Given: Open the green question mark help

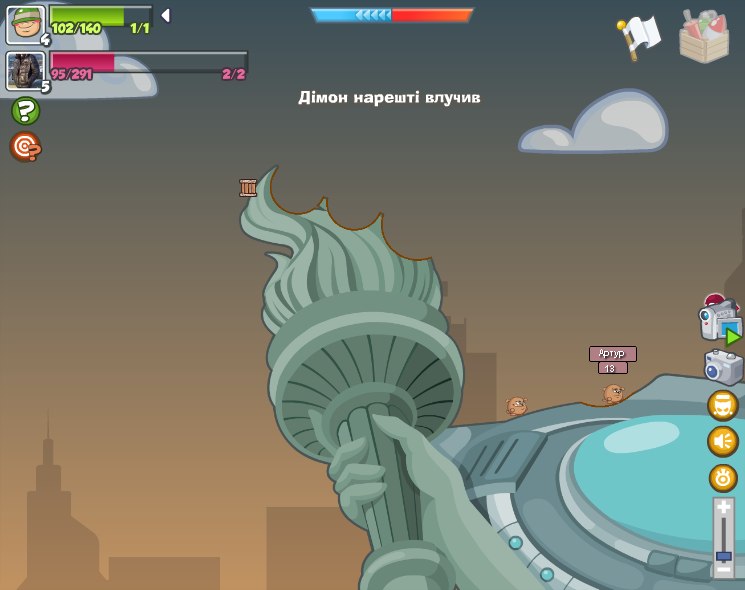Looking at the screenshot, I should pyautogui.click(x=25, y=111).
